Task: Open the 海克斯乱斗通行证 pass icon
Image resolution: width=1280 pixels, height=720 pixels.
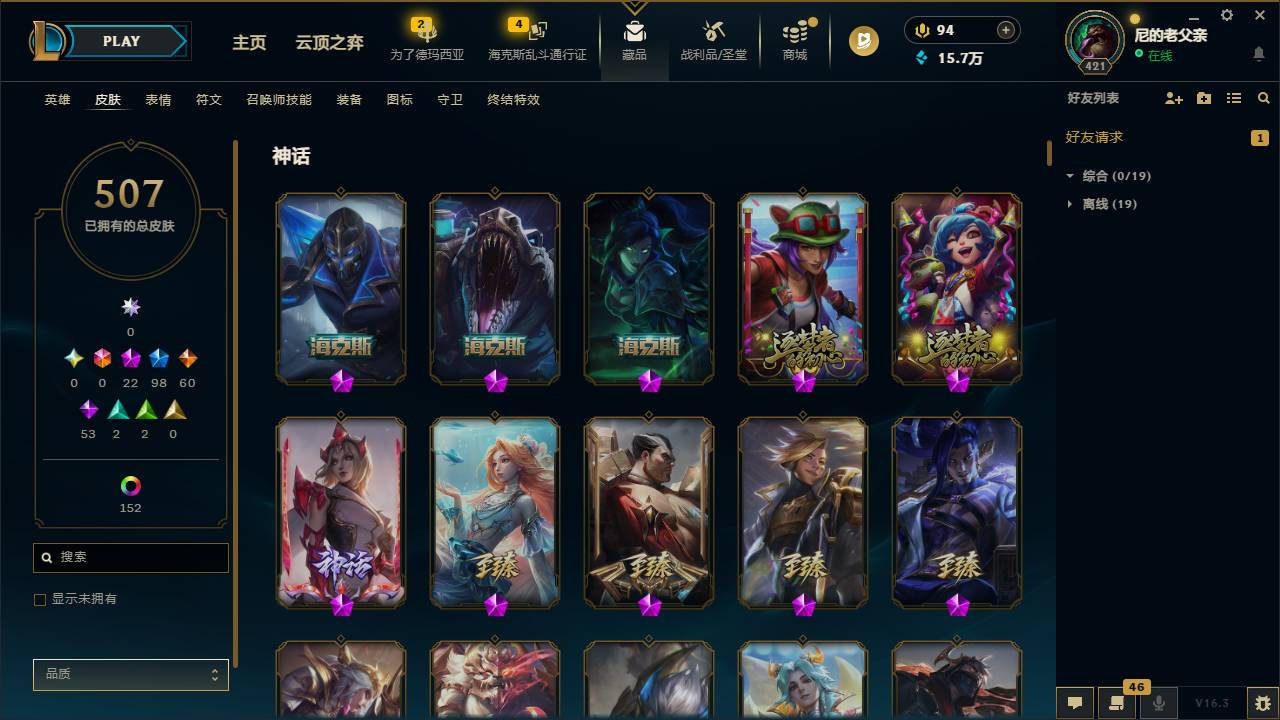Action: pos(537,38)
